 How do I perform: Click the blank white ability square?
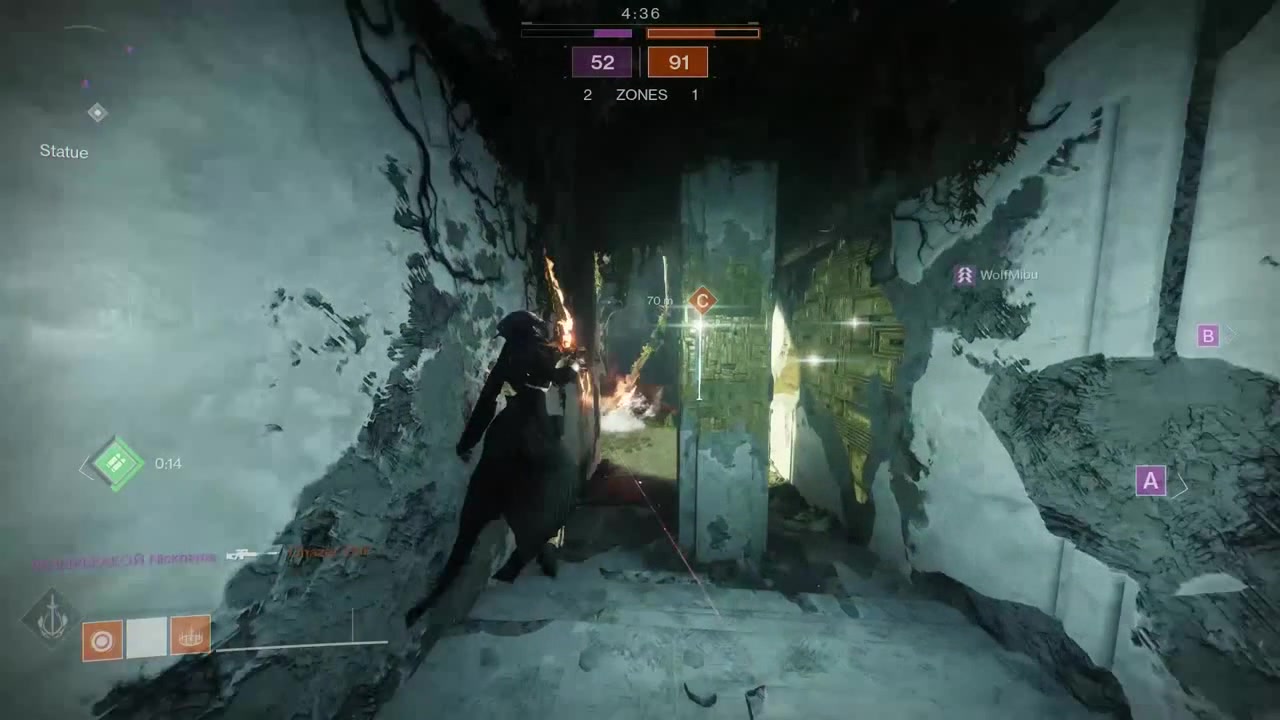pyautogui.click(x=146, y=638)
